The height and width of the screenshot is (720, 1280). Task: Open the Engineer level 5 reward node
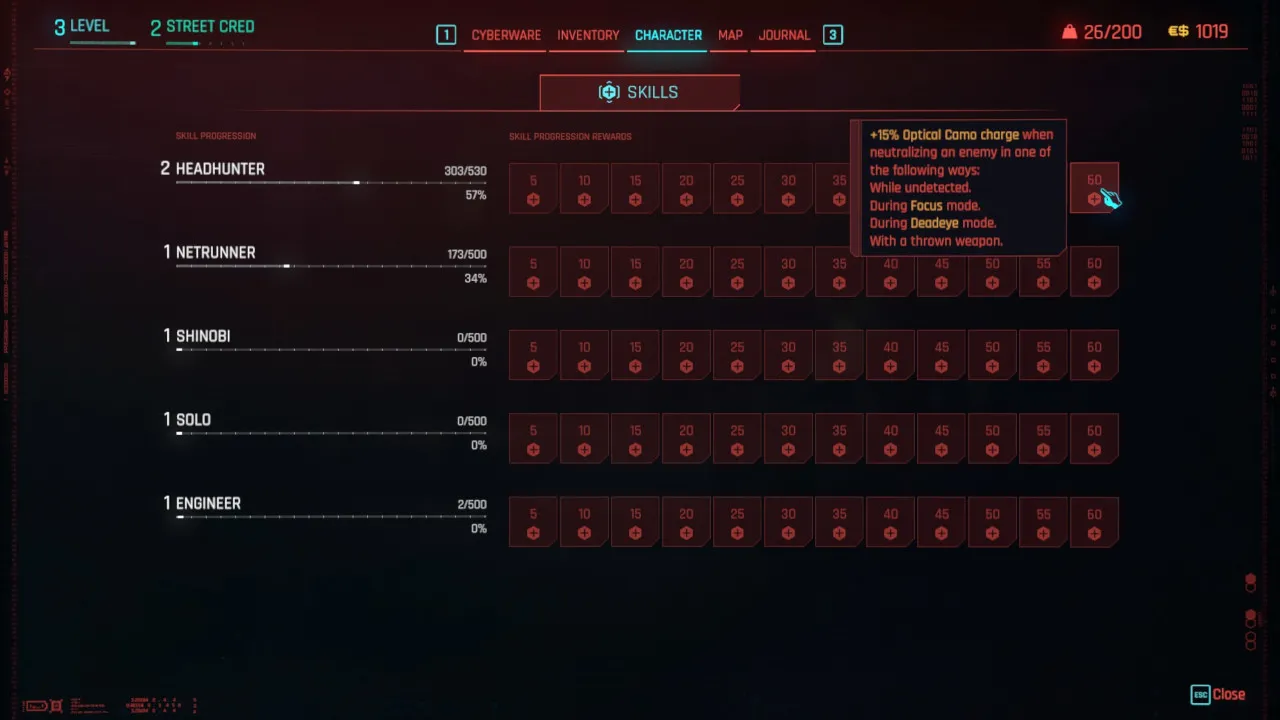(533, 521)
